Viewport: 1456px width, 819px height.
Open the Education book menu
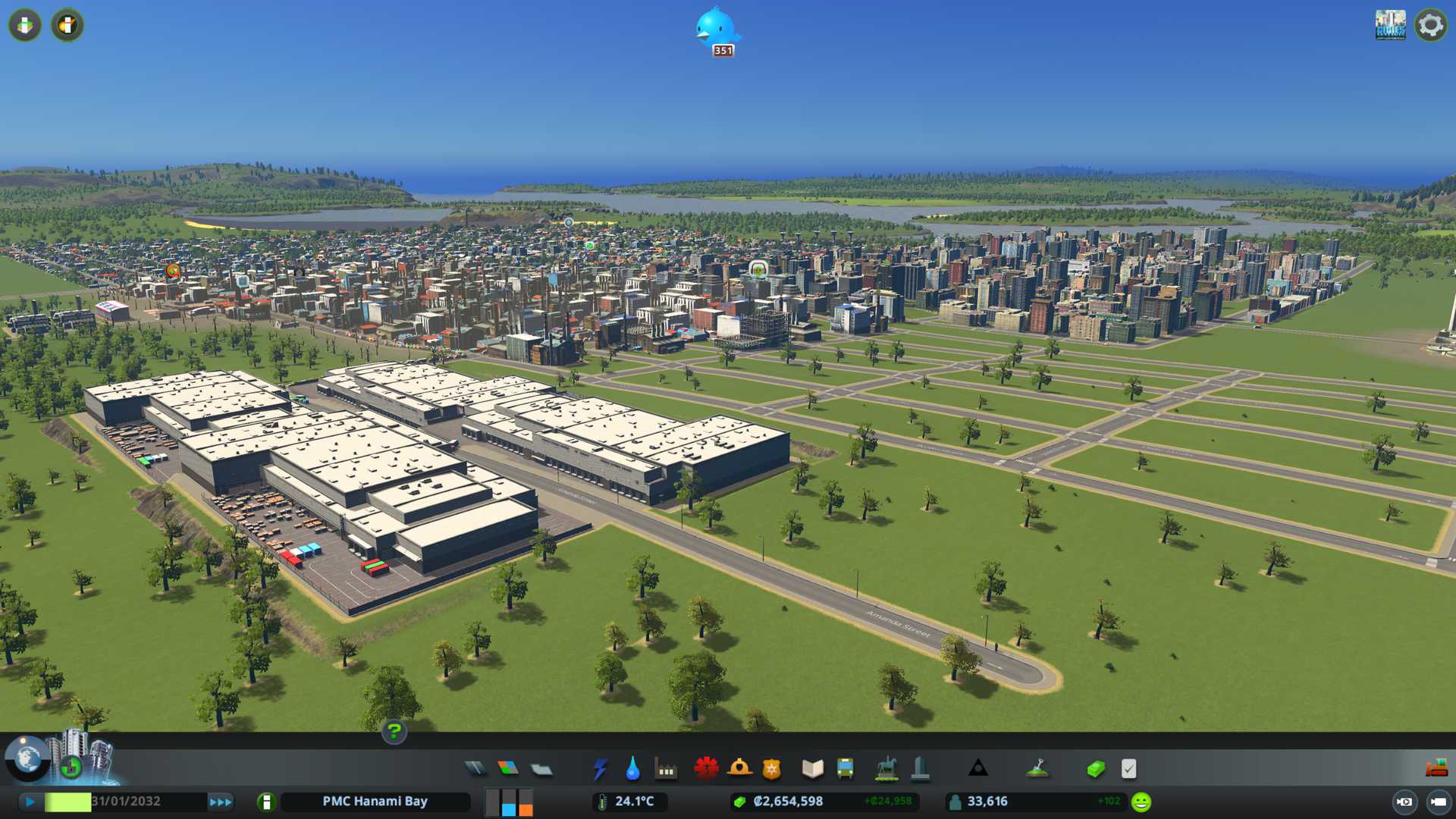tap(812, 769)
